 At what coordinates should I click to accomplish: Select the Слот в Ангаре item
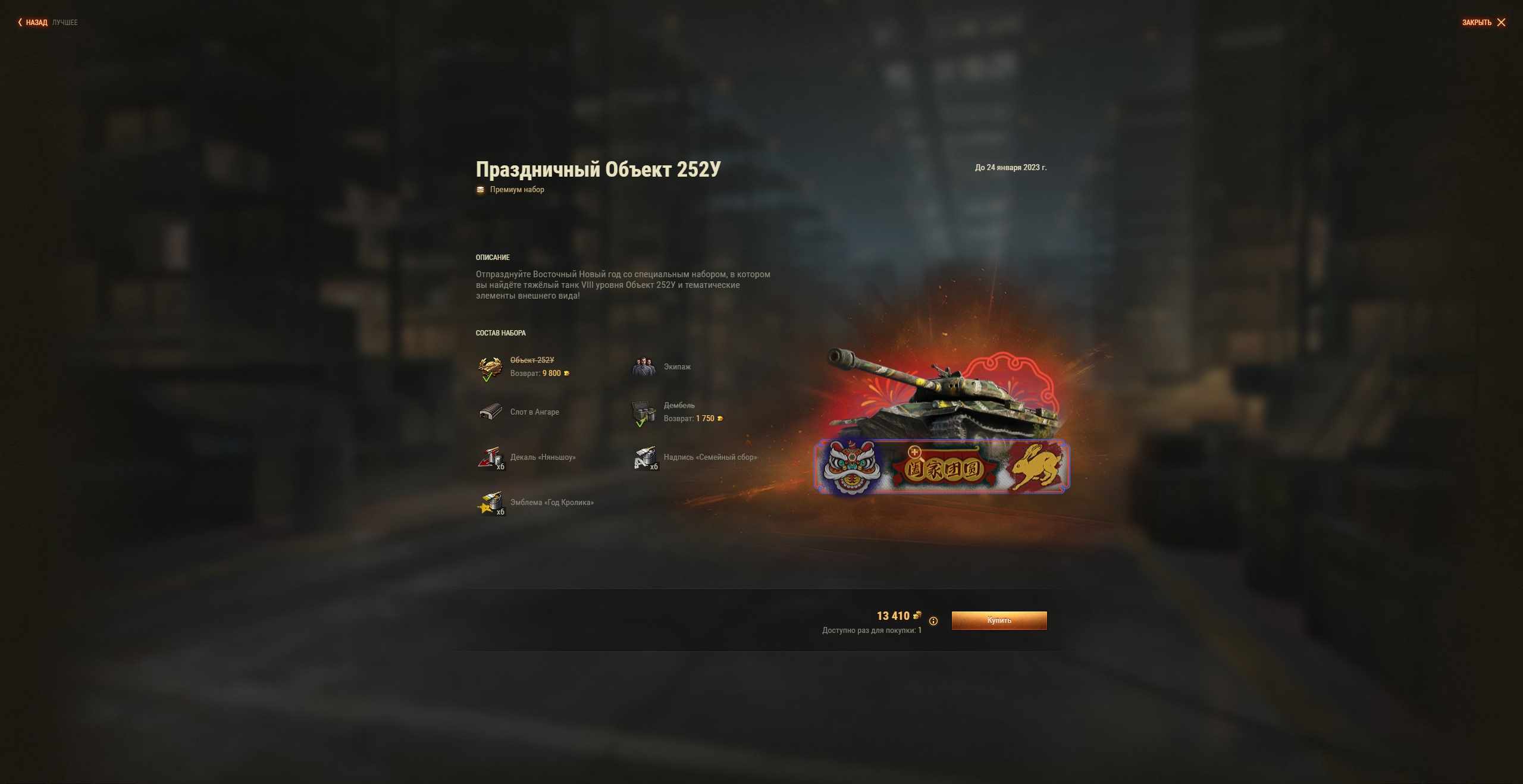tap(490, 412)
